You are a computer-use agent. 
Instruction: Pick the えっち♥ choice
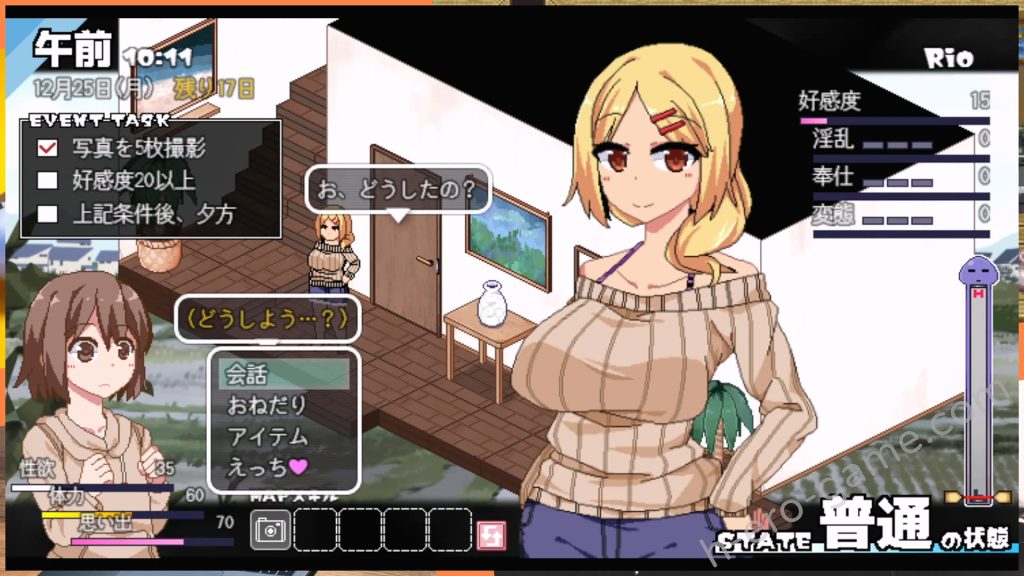(284, 466)
